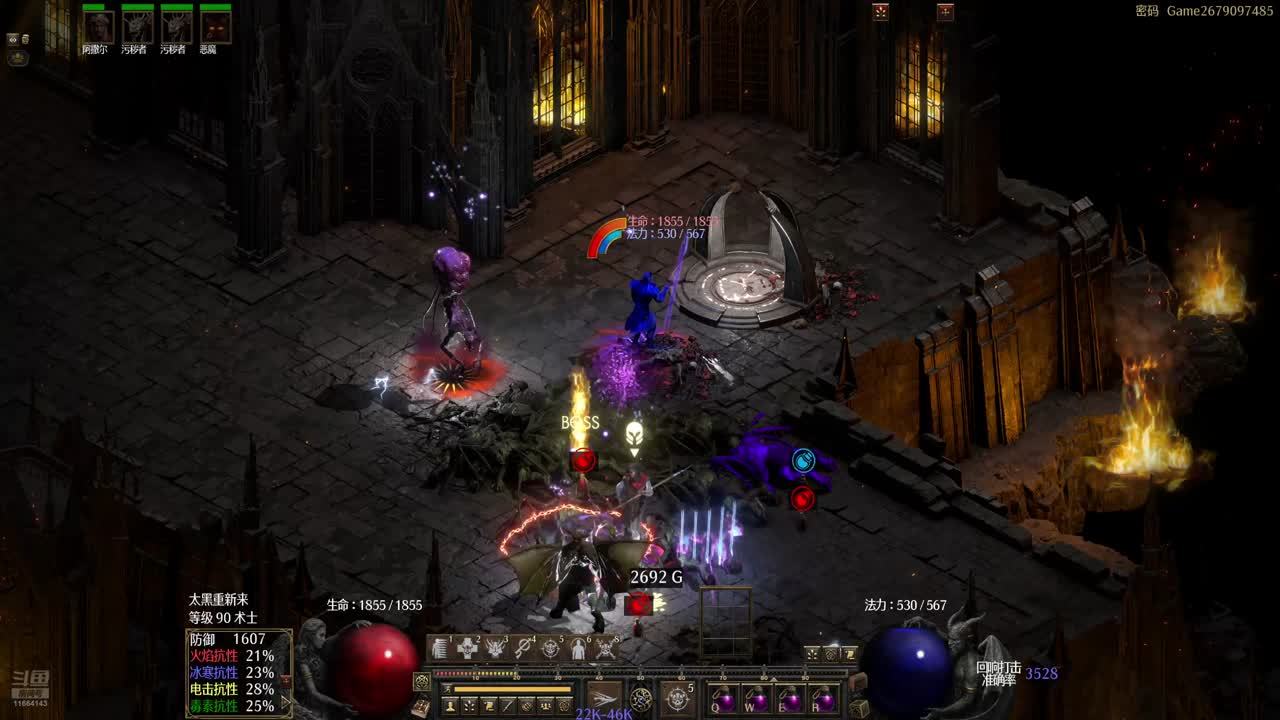This screenshot has width=1280, height=720.
Task: Toggle the pentagram button near health orb
Action: [x=422, y=681]
